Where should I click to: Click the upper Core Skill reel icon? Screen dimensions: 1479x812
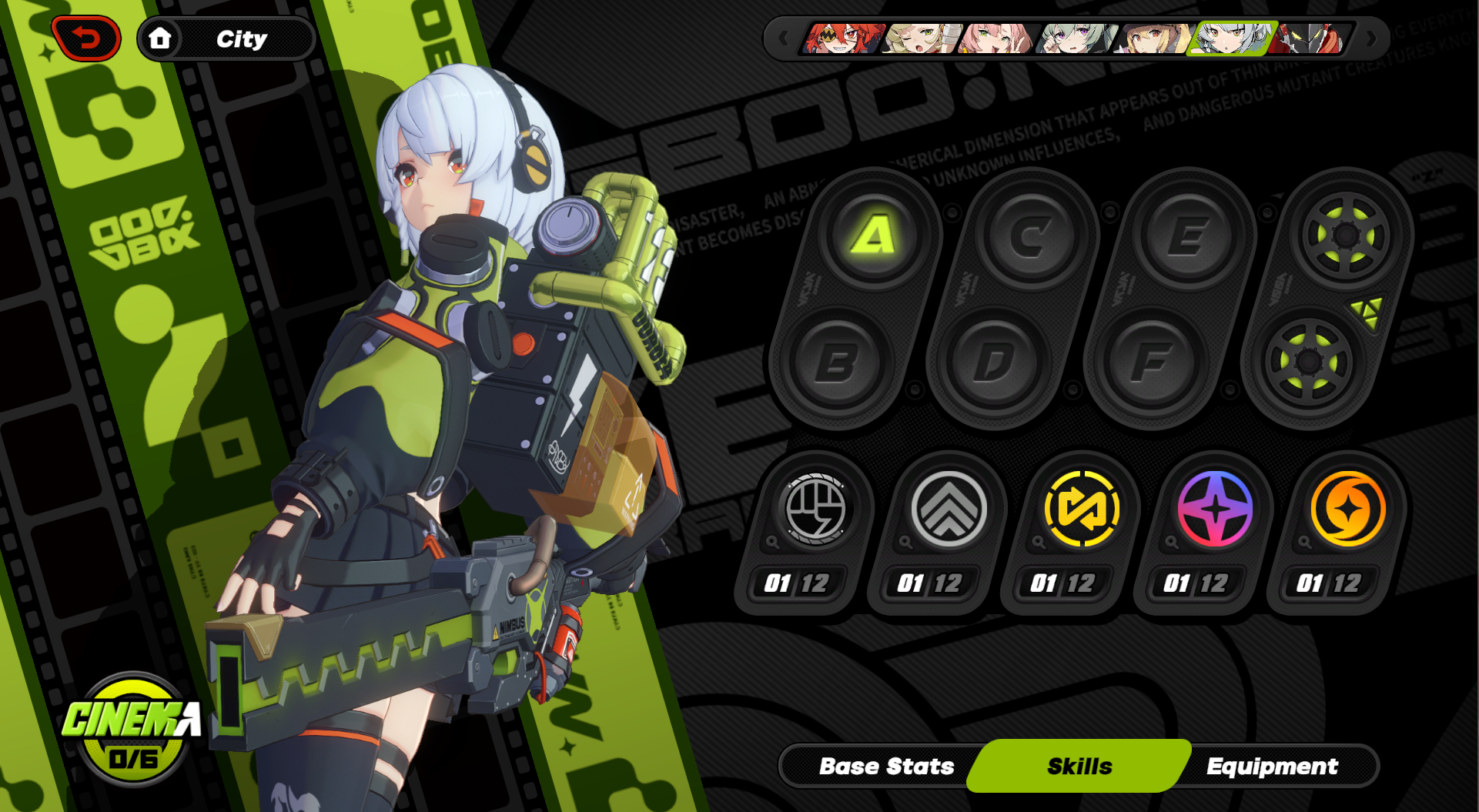1346,233
